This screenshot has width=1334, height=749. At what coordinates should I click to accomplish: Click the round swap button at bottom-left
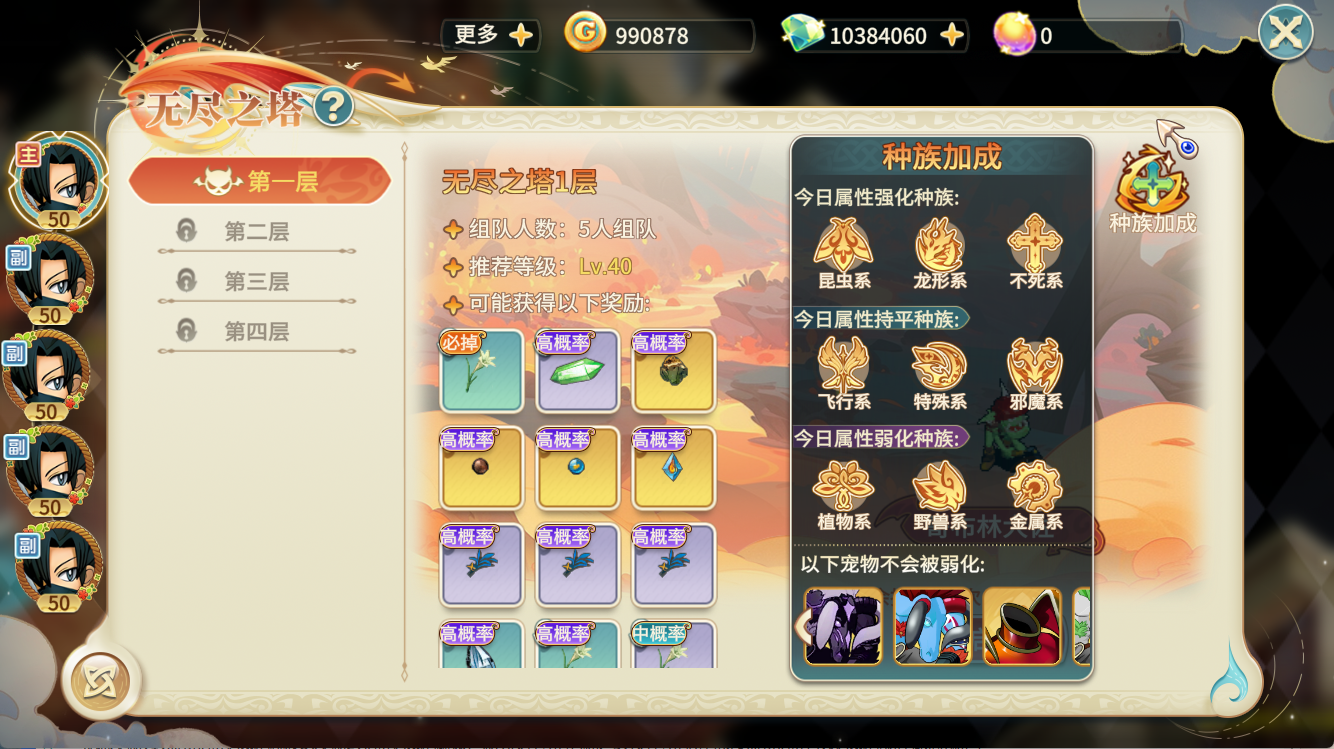[99, 681]
